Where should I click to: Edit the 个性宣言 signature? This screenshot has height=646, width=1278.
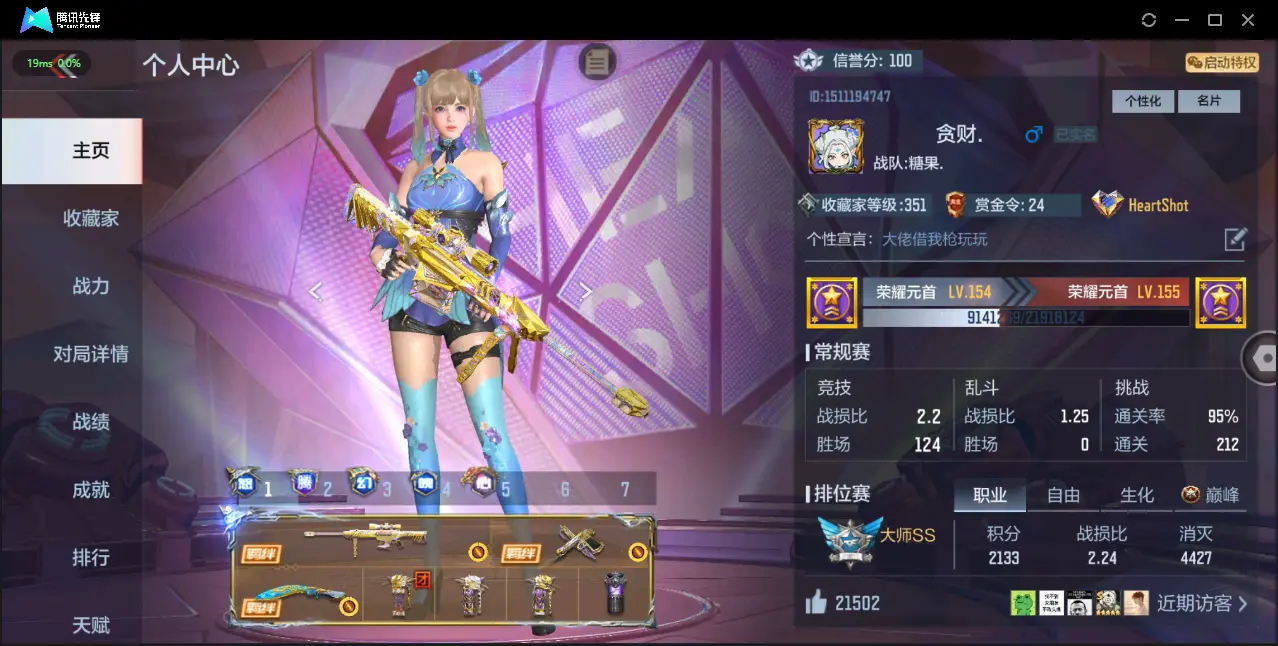(x=1236, y=239)
